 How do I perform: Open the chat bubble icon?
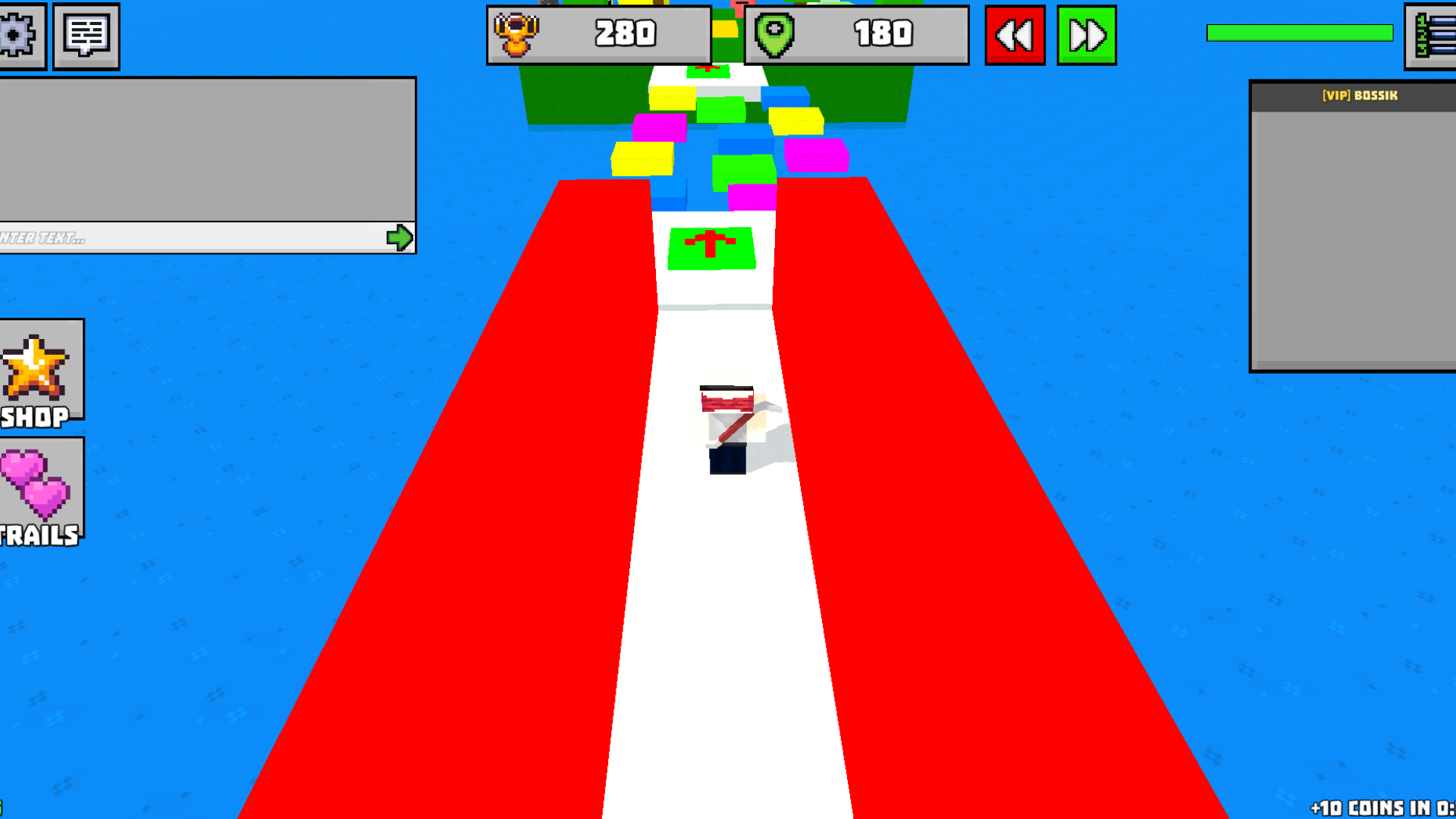pos(86,36)
